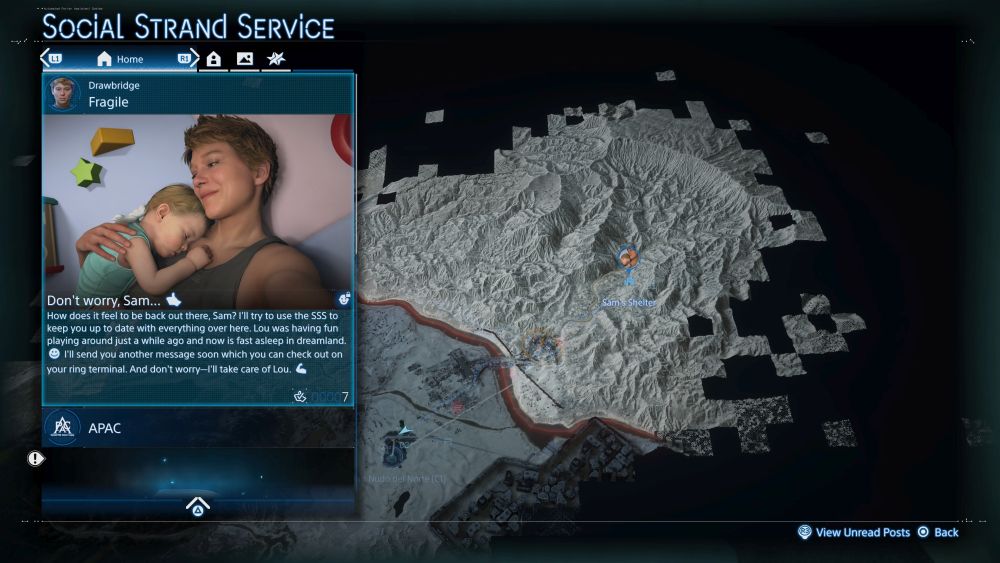This screenshot has width=1000, height=563.
Task: Open the APAC post entry
Action: coord(197,428)
